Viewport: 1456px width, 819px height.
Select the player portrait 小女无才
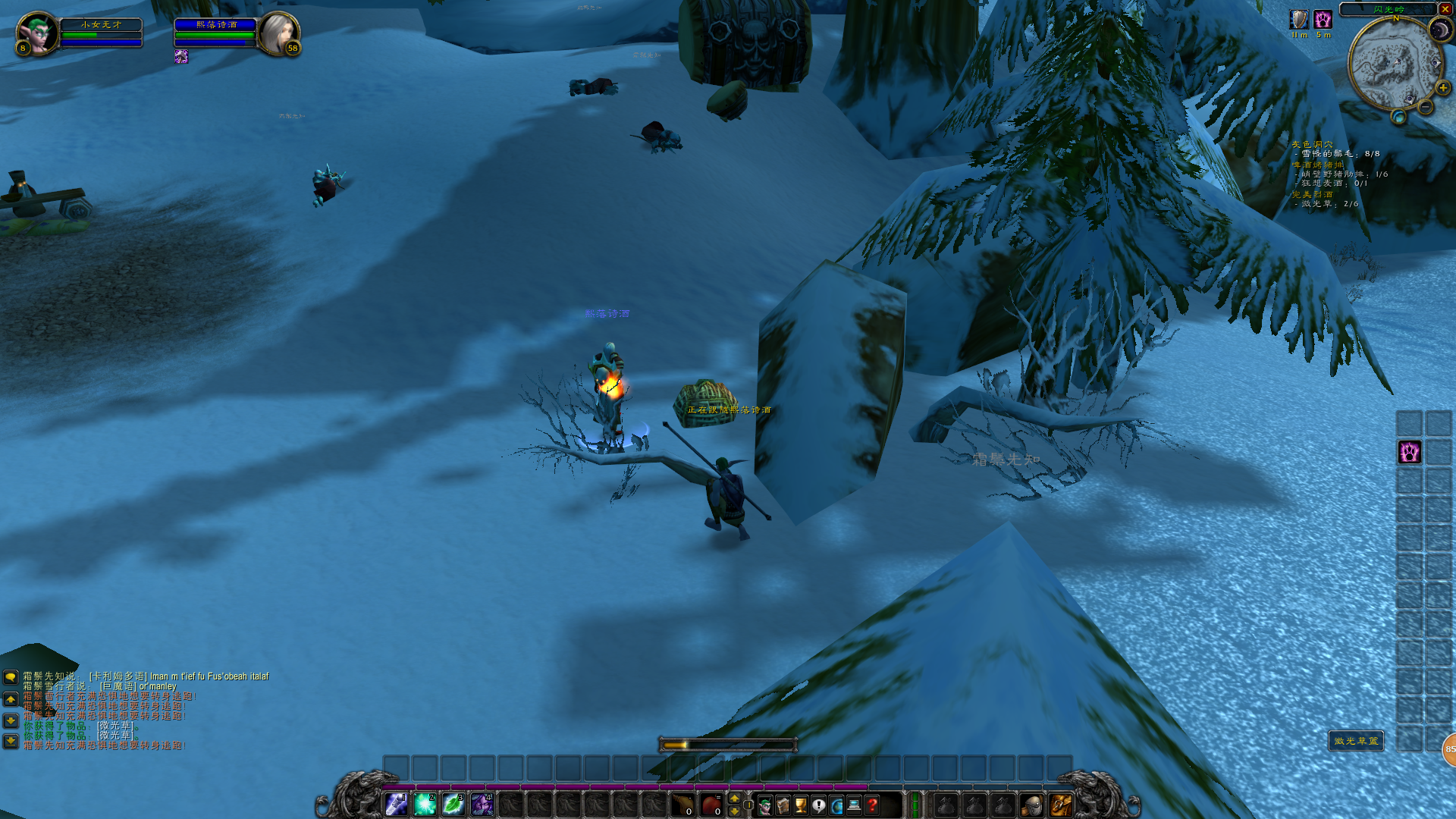coord(37,34)
